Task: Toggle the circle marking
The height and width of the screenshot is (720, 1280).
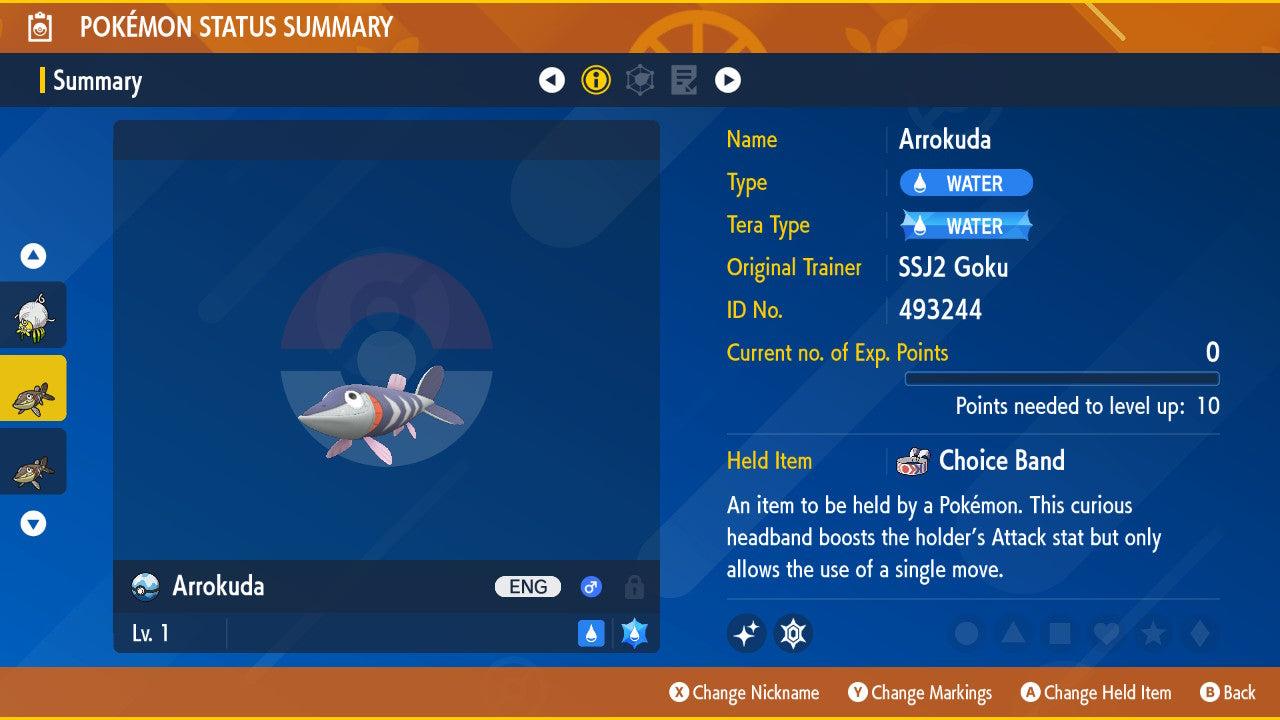Action: coord(966,633)
